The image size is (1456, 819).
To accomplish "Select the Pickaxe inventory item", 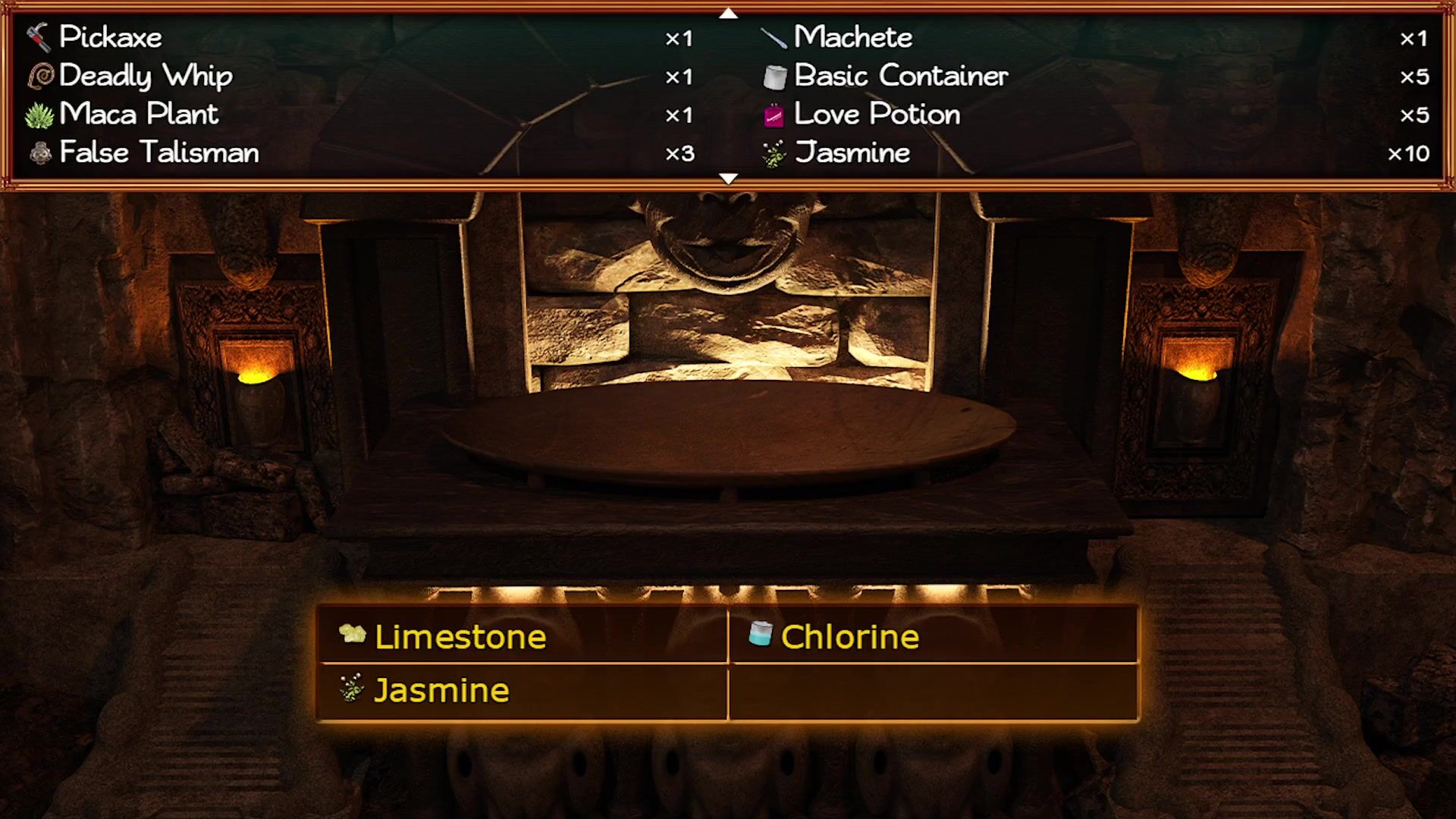I will (111, 37).
